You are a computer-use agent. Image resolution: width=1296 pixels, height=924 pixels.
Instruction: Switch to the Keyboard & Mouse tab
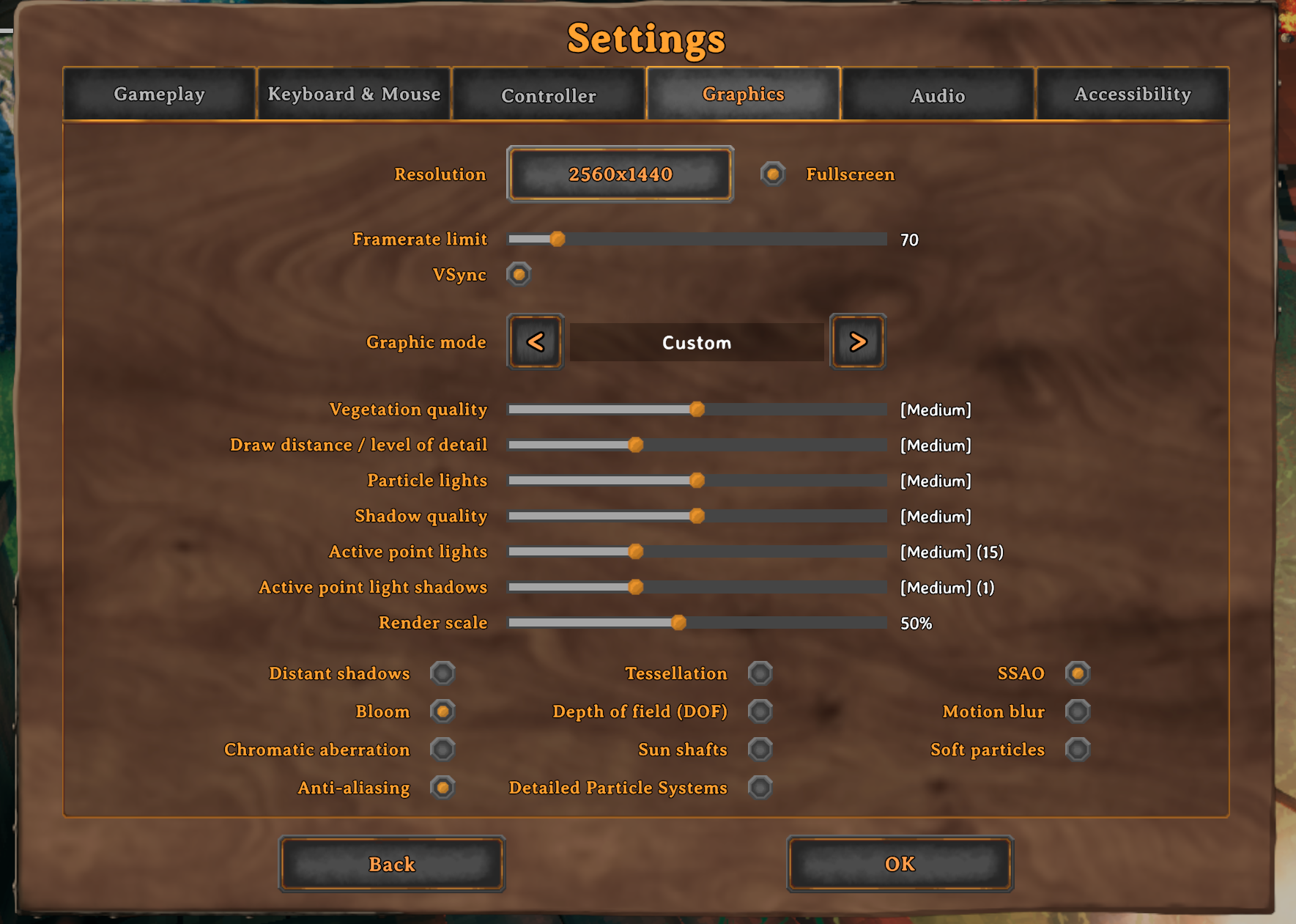tap(355, 94)
